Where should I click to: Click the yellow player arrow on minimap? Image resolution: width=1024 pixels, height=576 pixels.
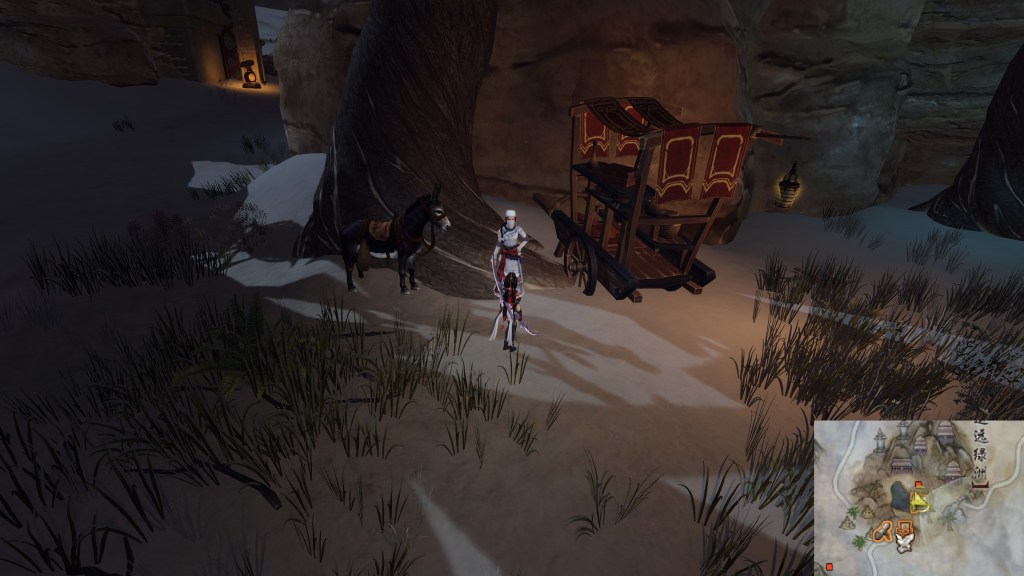click(919, 503)
